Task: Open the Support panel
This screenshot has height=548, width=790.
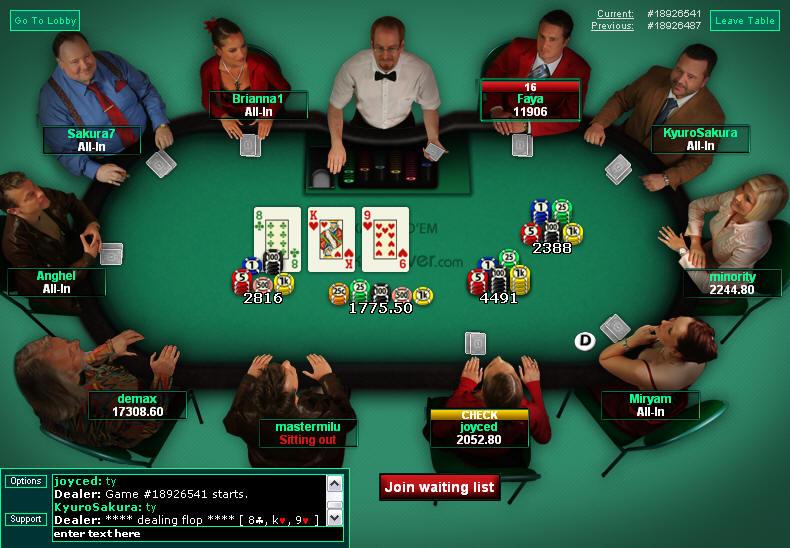Action: coord(25,519)
